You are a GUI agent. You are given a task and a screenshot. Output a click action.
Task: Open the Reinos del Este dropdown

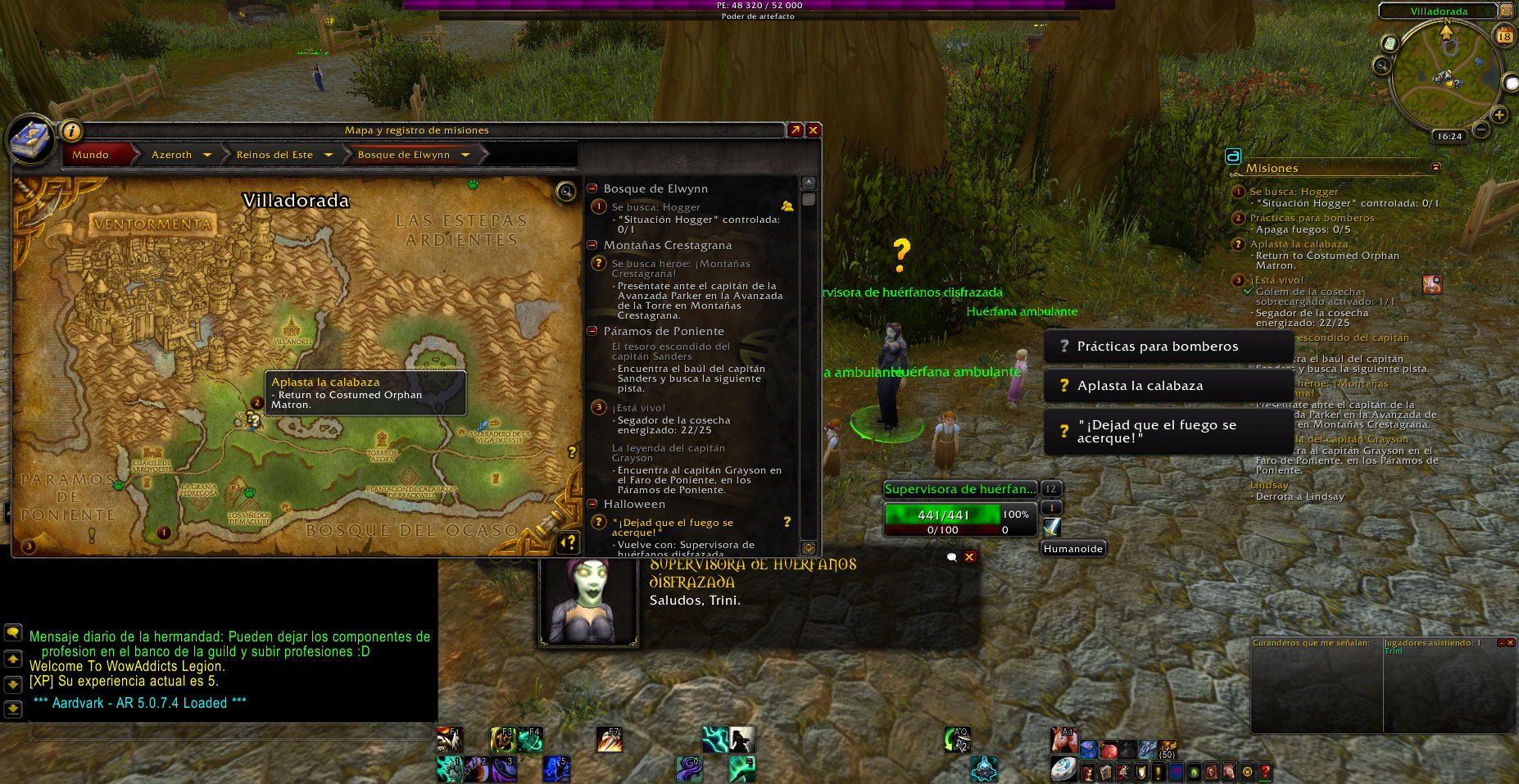click(x=329, y=155)
